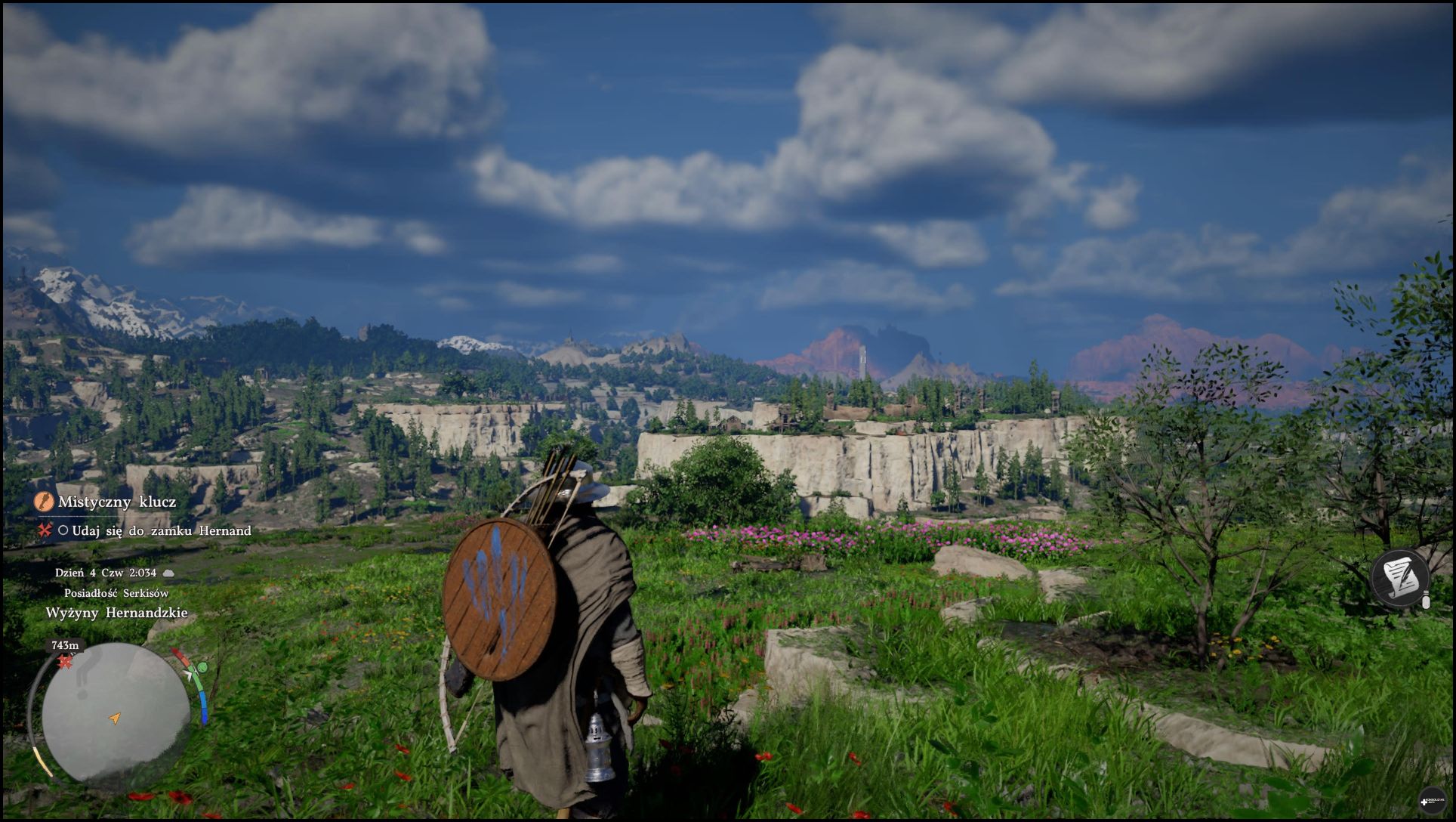Open the circular minimap
This screenshot has height=822, width=1456.
116,712
